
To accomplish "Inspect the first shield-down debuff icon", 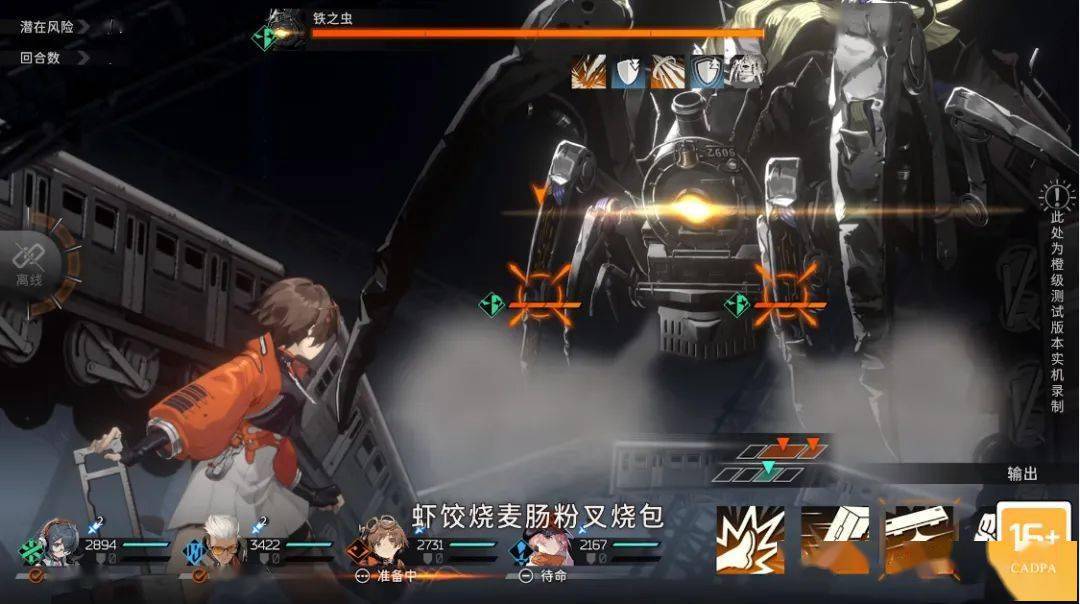I will click(x=628, y=72).
